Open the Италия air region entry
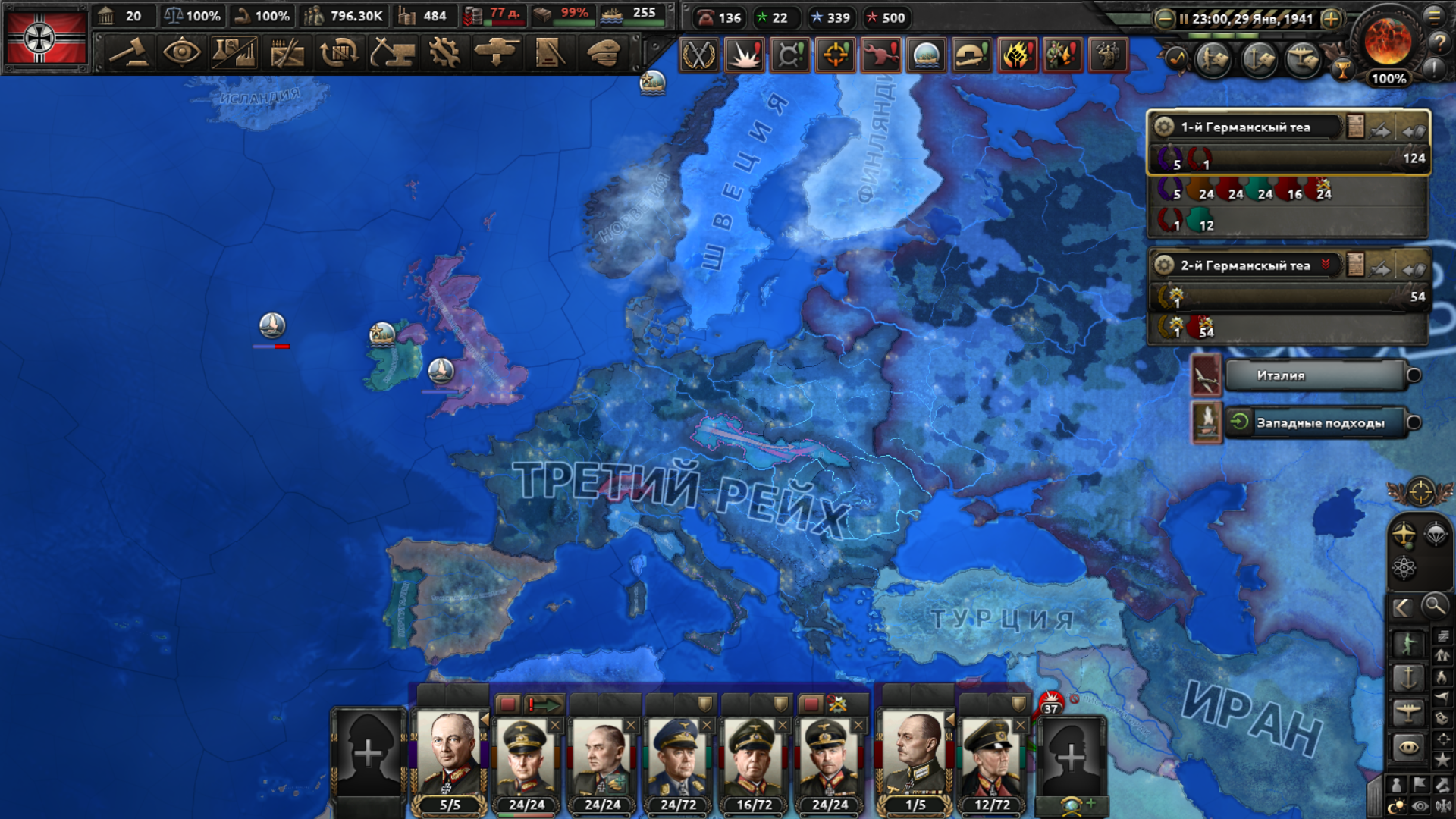 1315,375
